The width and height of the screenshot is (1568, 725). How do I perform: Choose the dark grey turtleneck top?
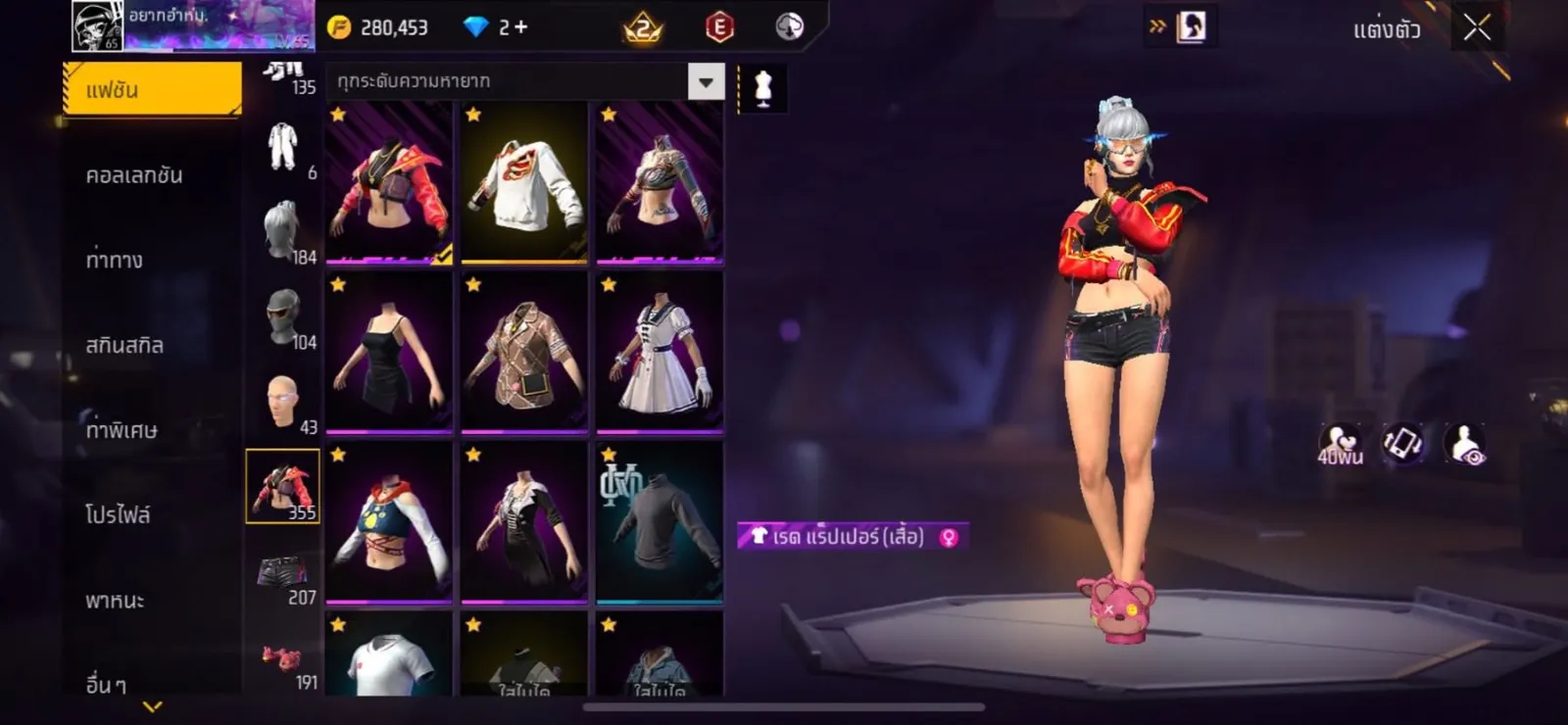(660, 523)
